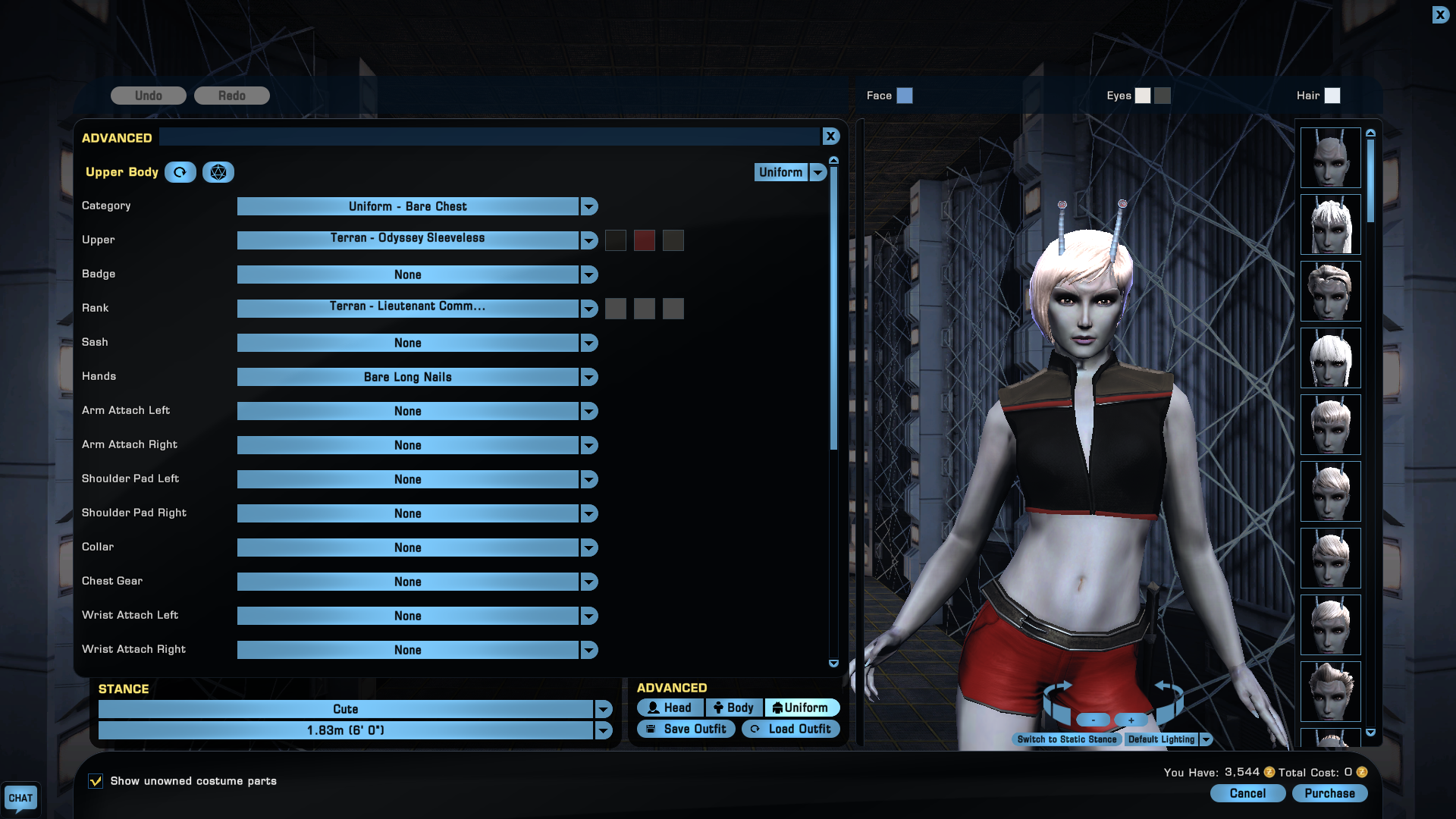
Task: Open the Cute stance dropdown
Action: 604,709
